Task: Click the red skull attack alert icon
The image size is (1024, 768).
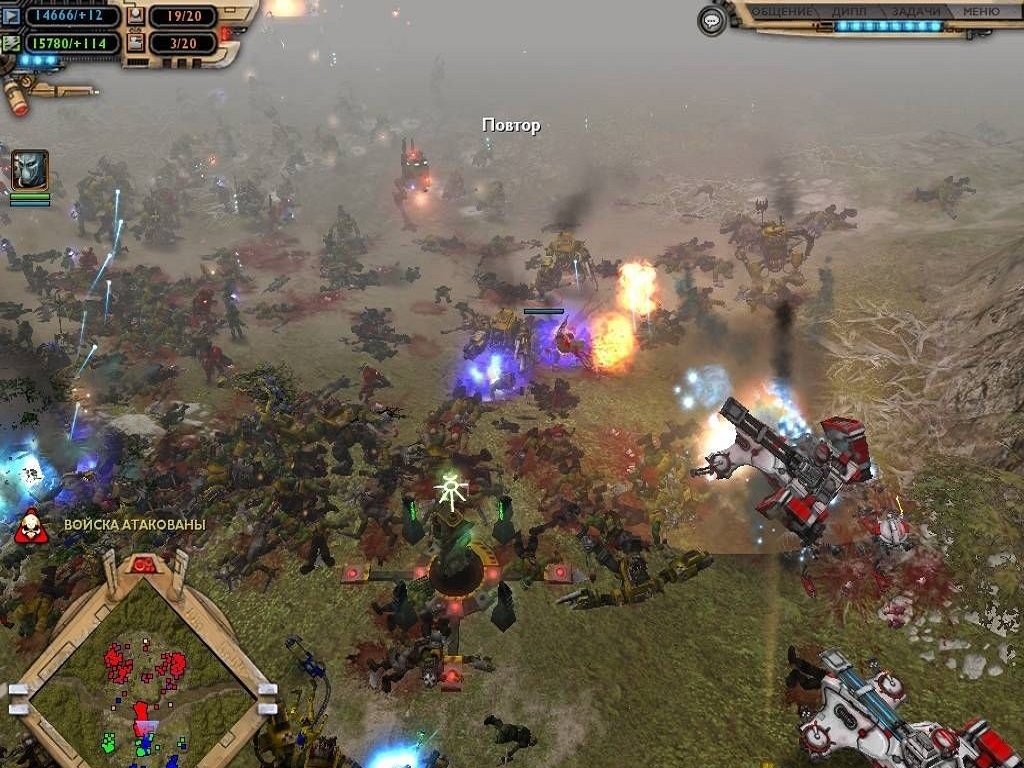Action: pyautogui.click(x=30, y=525)
